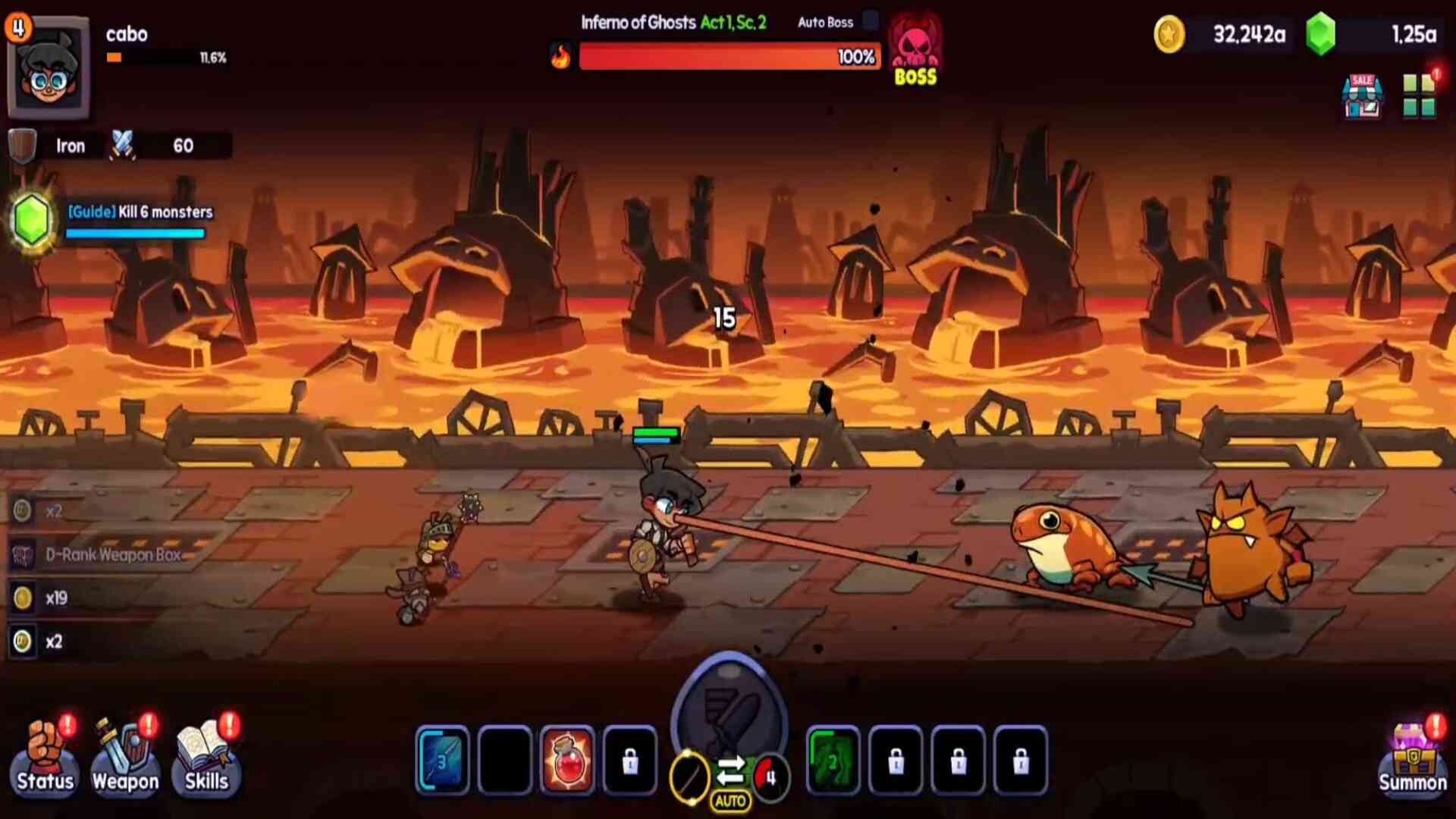Use the red potion skill slot
1456x819 pixels.
coord(567,760)
